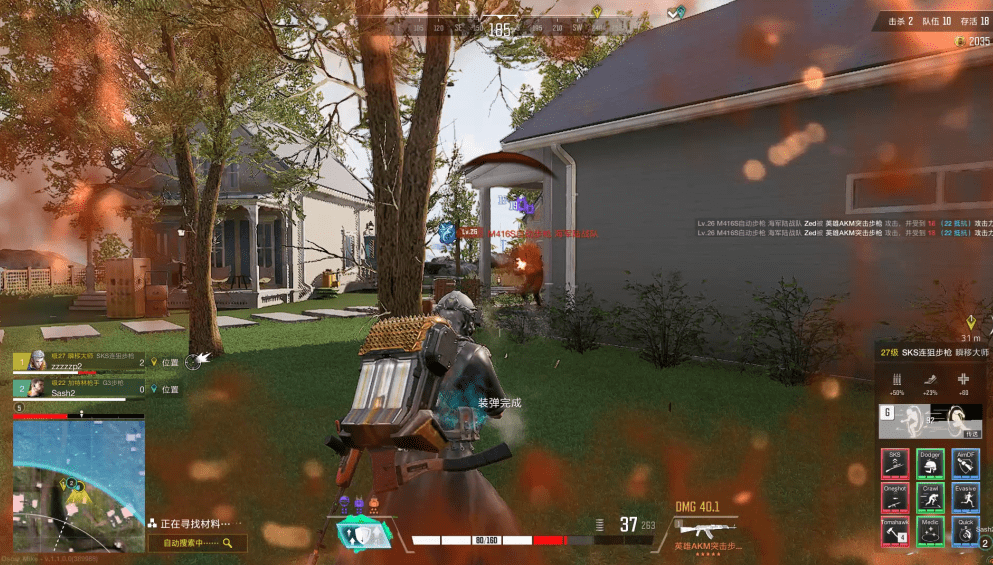This screenshot has height=565, width=993.
Task: Click the crosshair target marker icon
Action: (x=193, y=360)
